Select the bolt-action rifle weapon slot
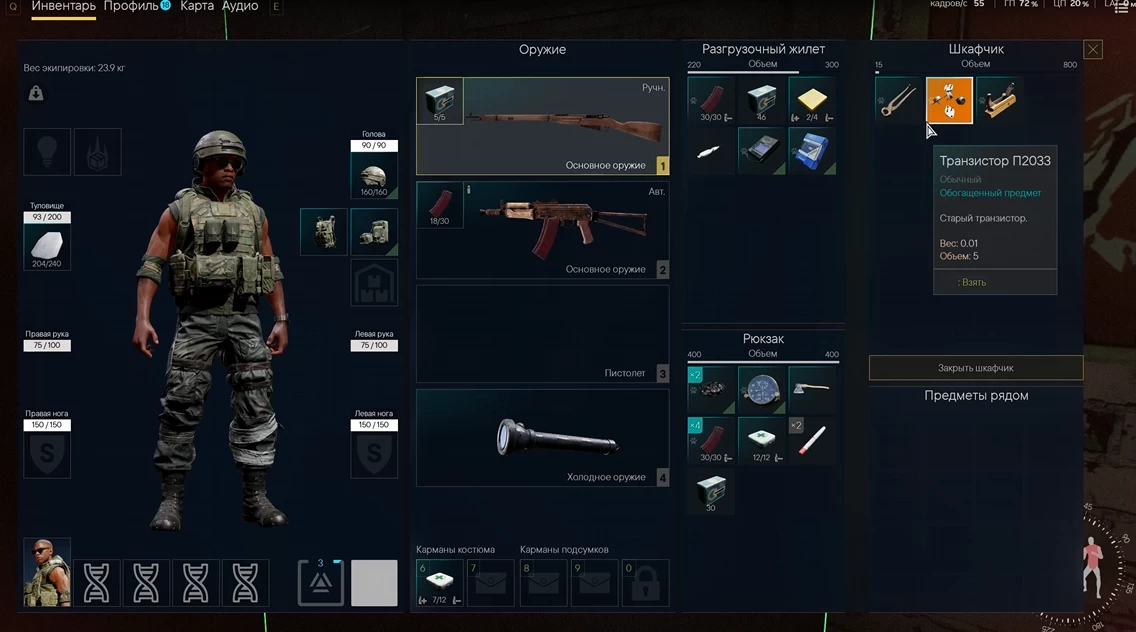This screenshot has height=632, width=1136. (542, 126)
